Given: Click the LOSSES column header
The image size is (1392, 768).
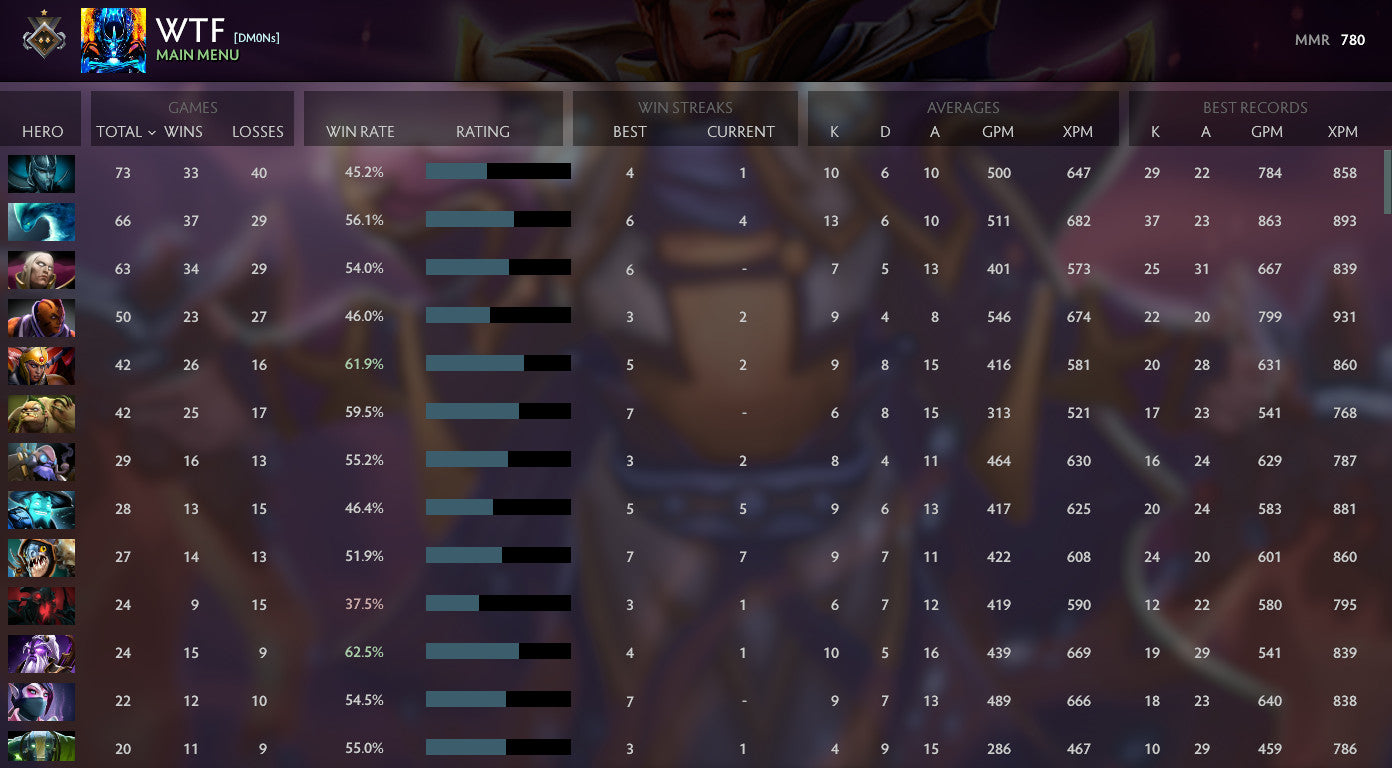Looking at the screenshot, I should 258,131.
